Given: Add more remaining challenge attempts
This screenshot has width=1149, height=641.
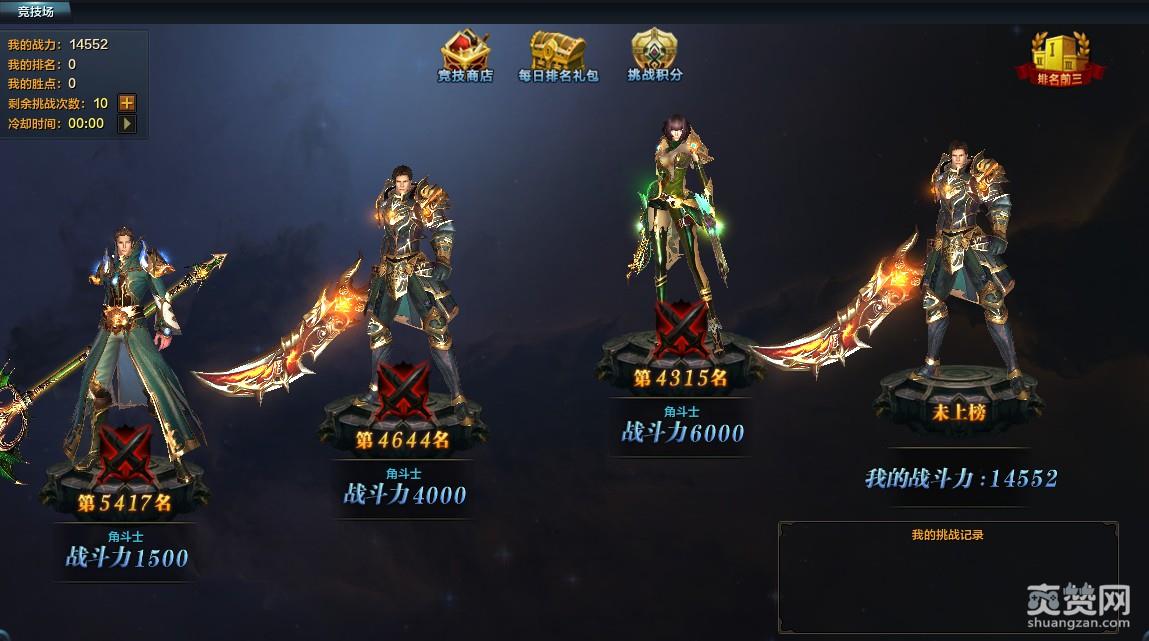Looking at the screenshot, I should pyautogui.click(x=127, y=103).
